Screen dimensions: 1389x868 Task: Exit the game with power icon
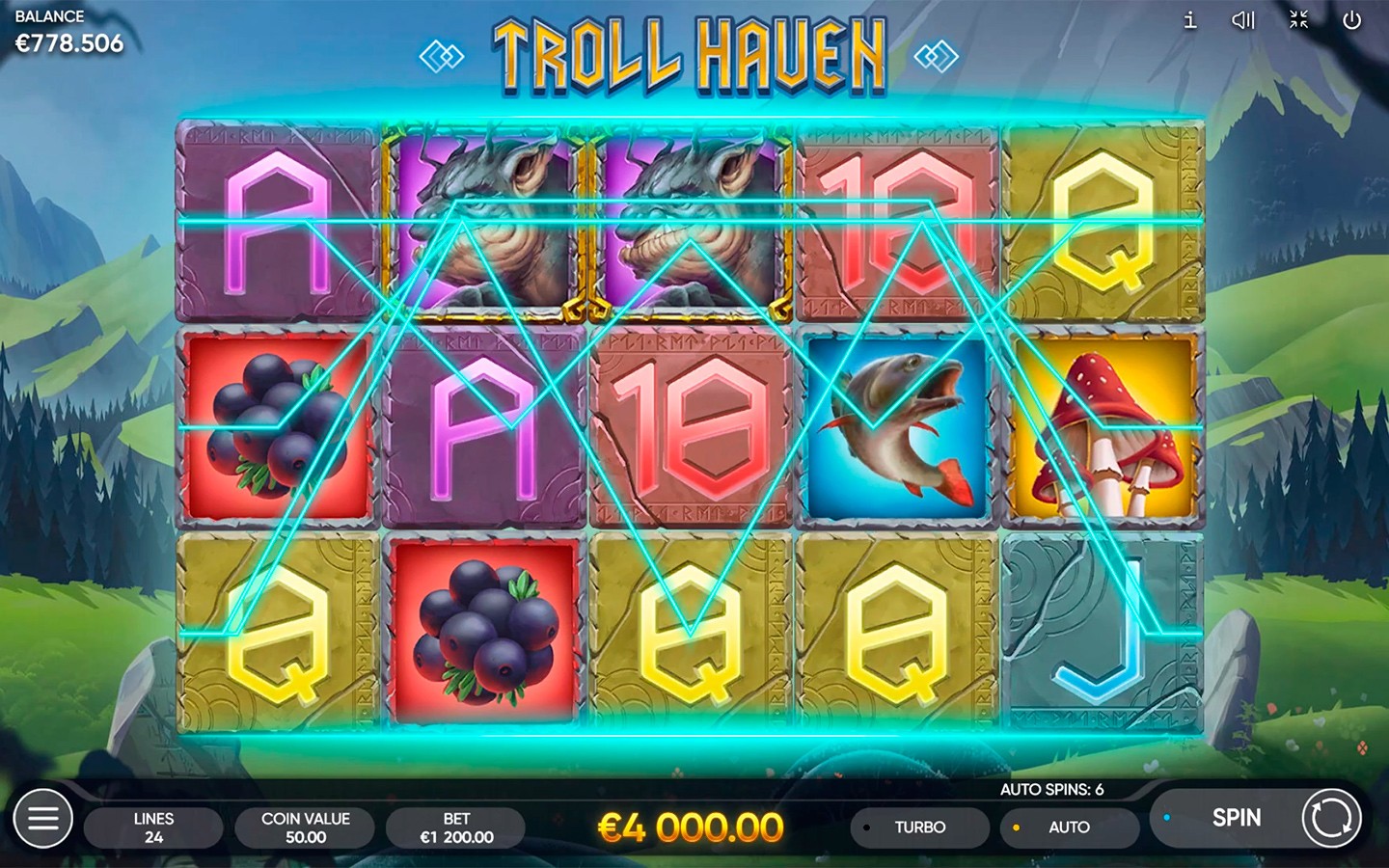1352,20
